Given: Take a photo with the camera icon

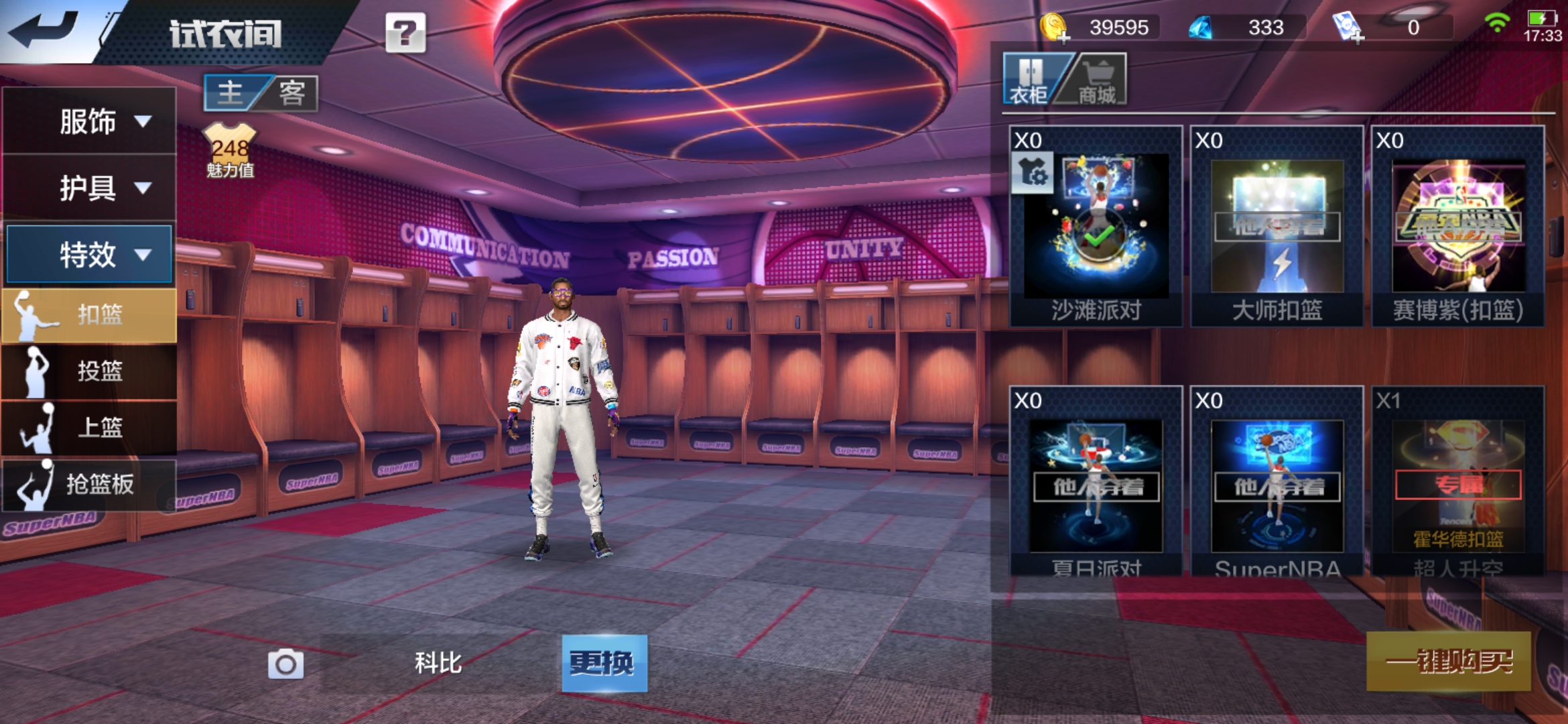Looking at the screenshot, I should (x=285, y=664).
